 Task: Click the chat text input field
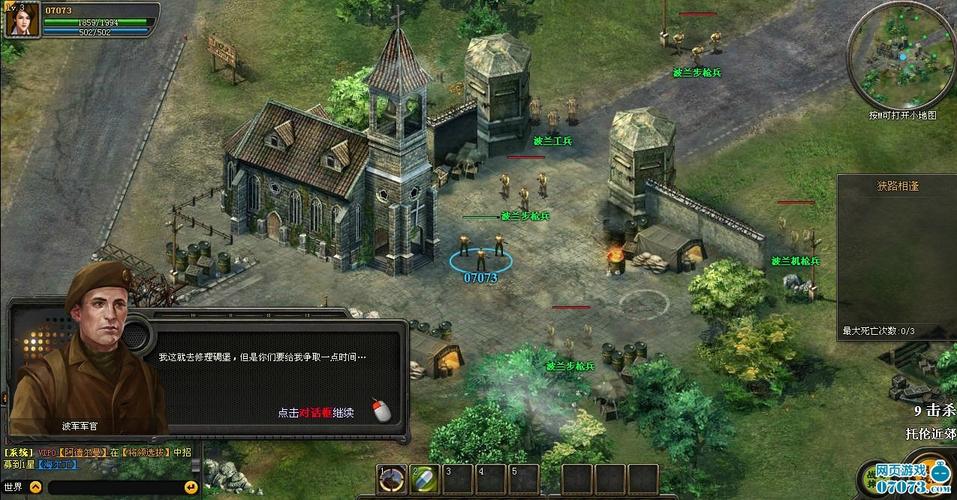pos(112,488)
